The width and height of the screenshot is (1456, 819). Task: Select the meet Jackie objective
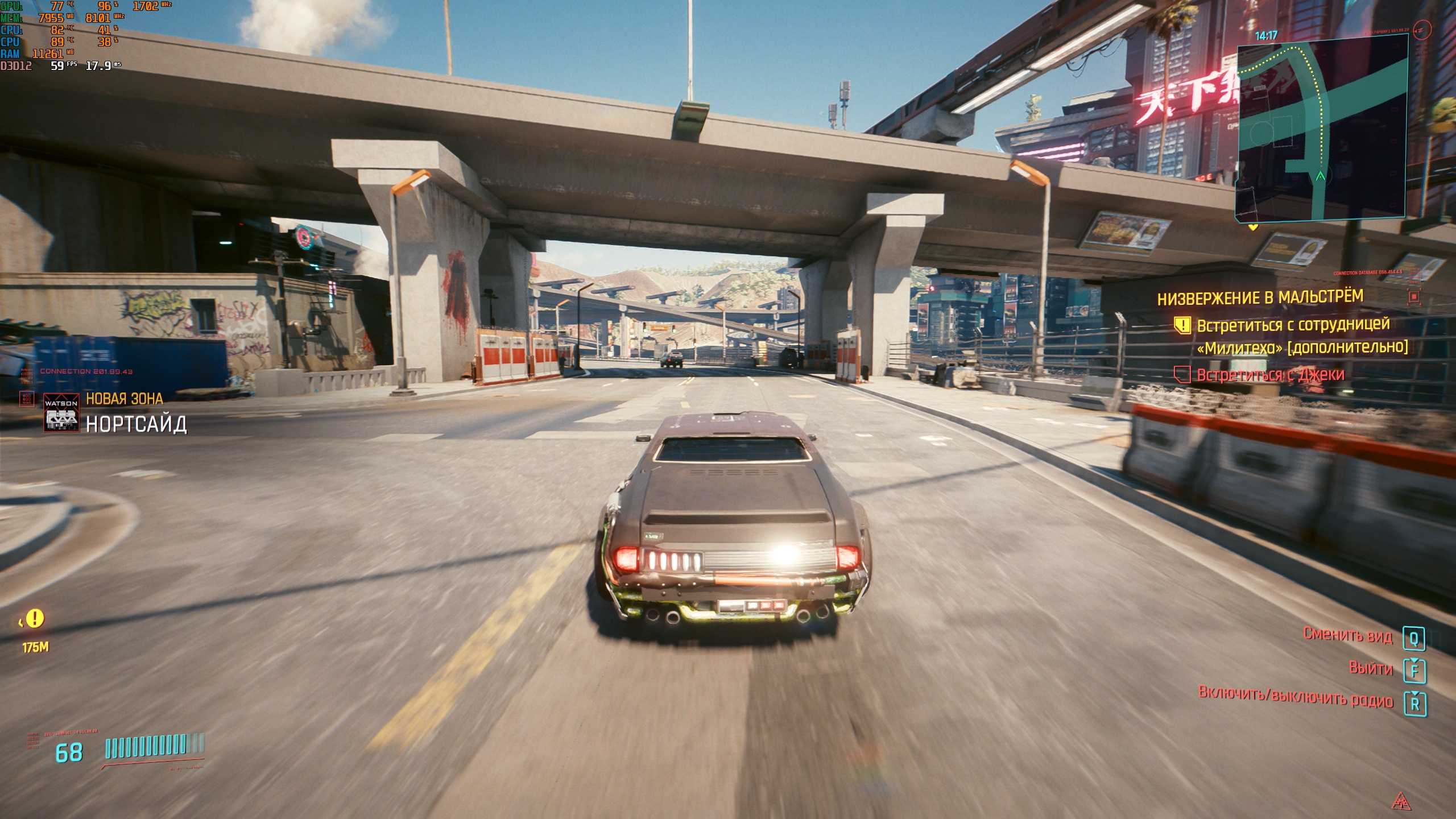coord(1270,375)
